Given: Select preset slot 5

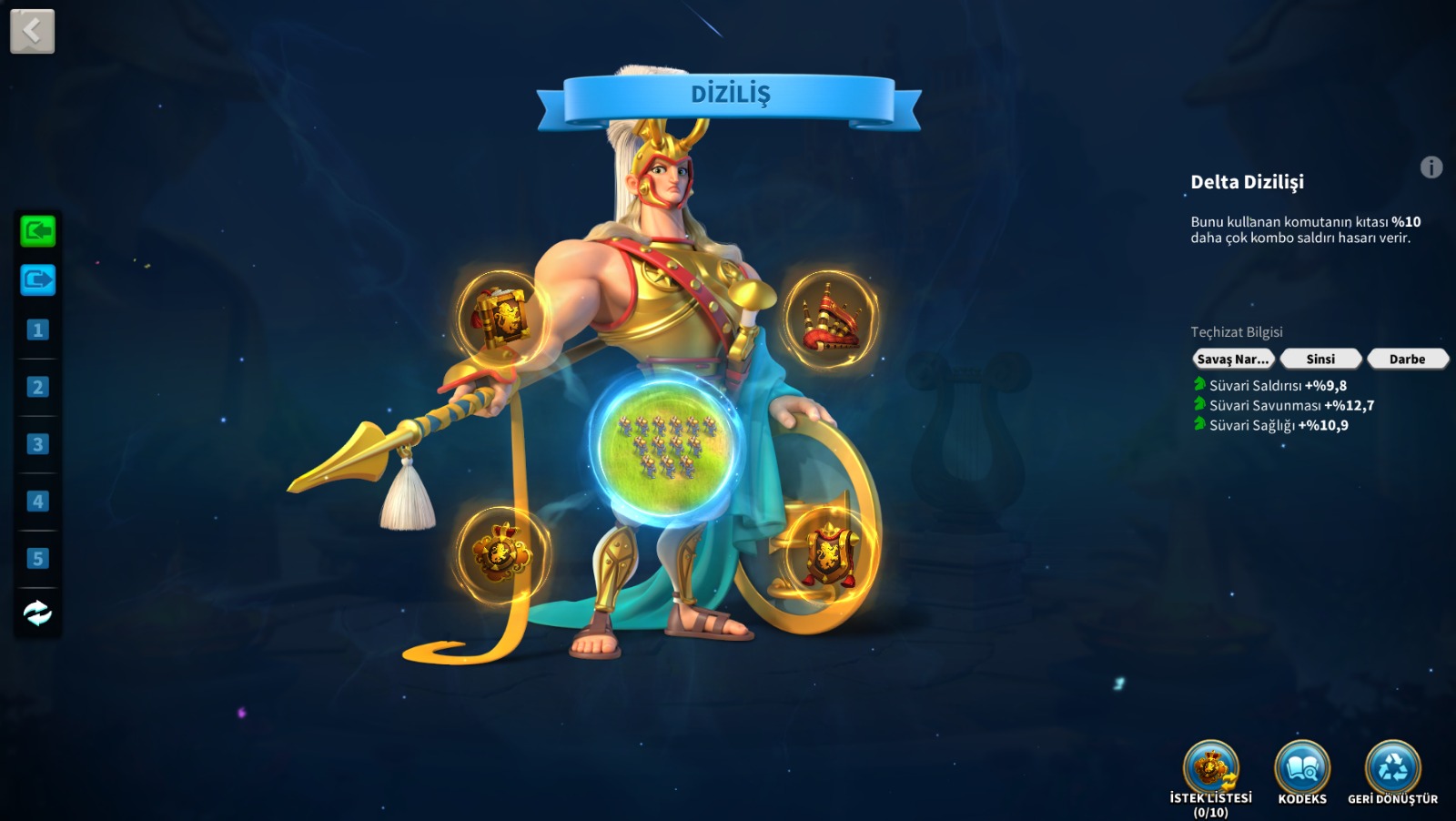Looking at the screenshot, I should click(x=37, y=558).
